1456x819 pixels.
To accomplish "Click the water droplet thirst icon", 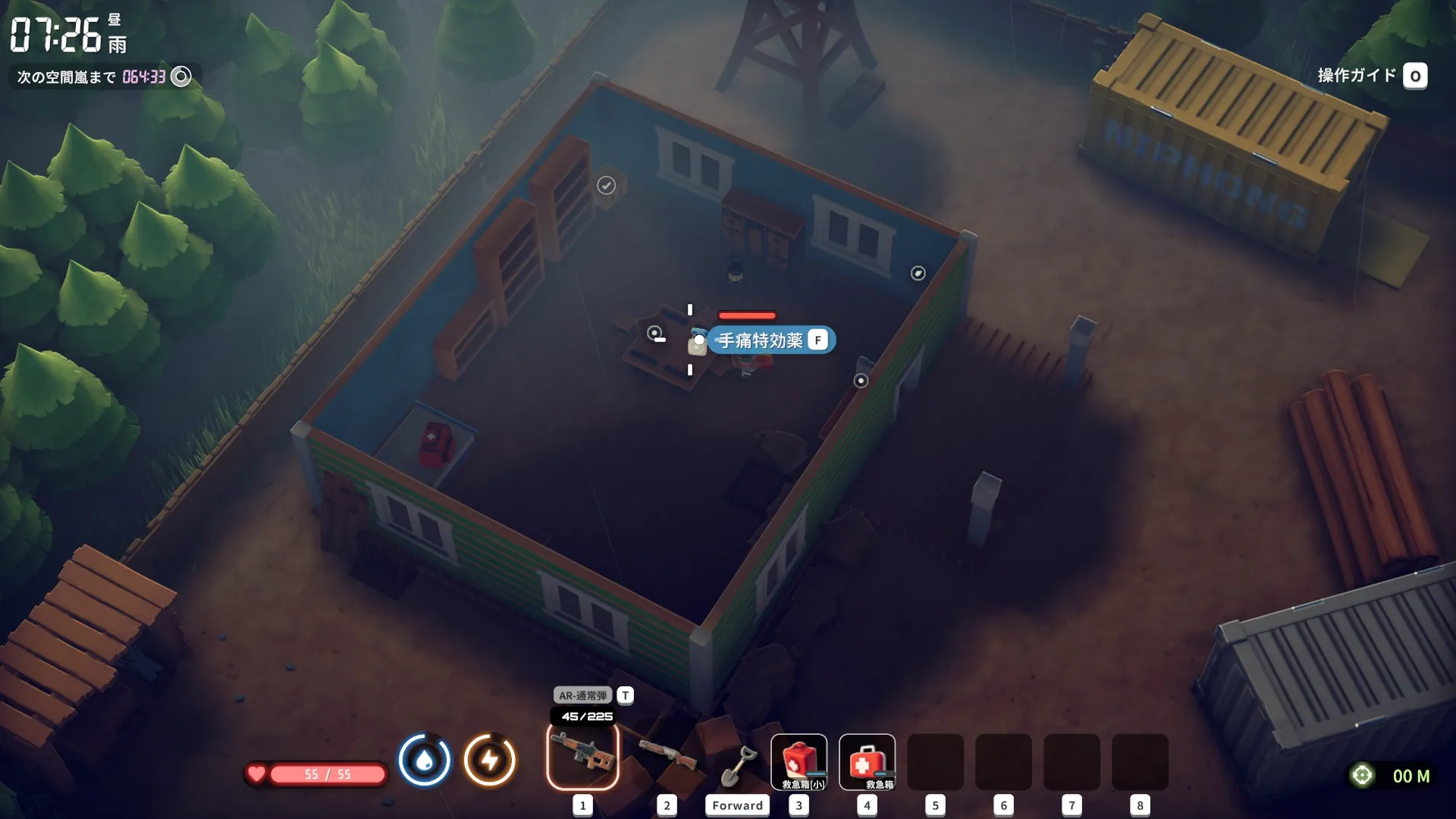I will [425, 759].
